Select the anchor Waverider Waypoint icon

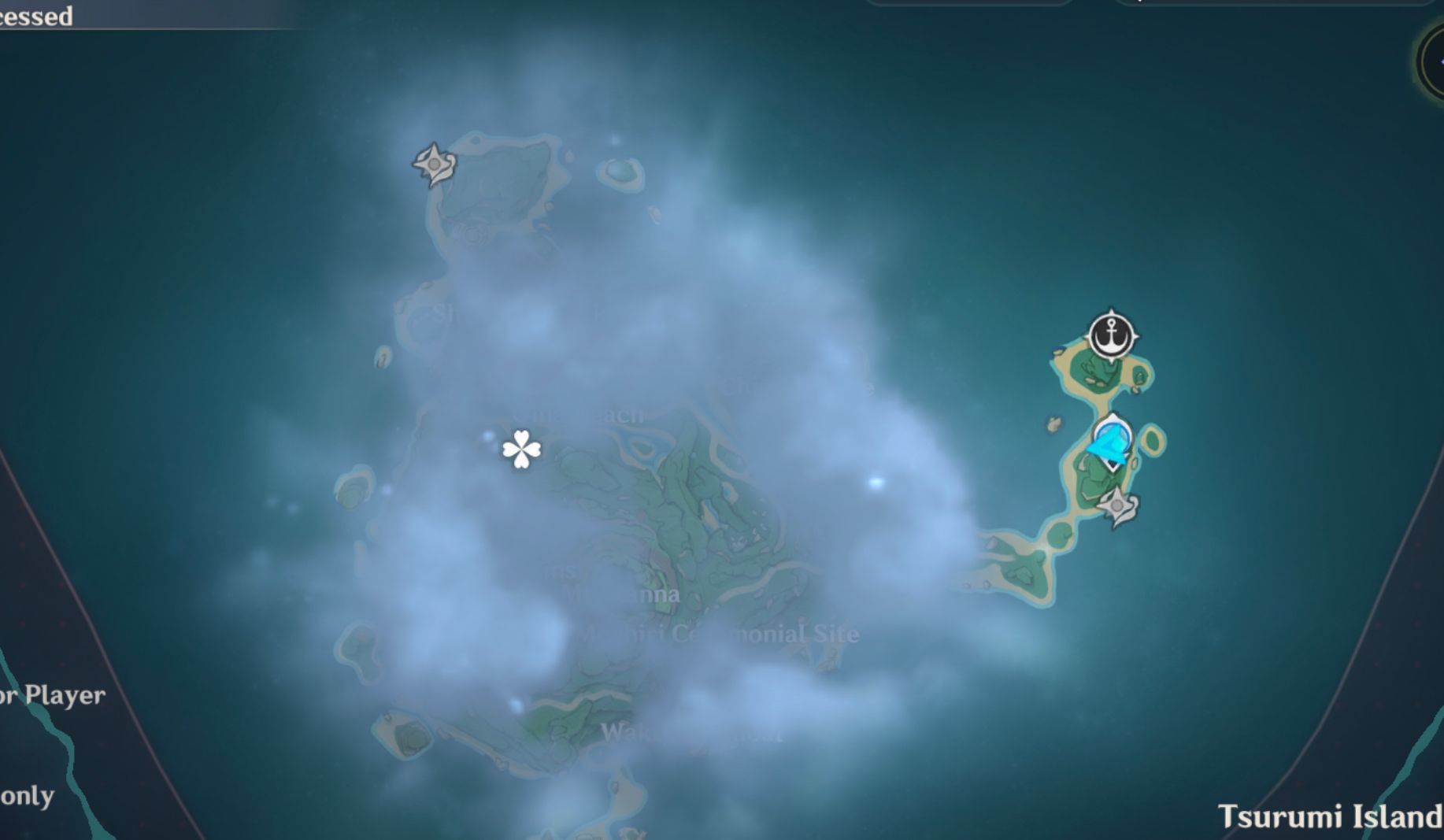click(x=1113, y=335)
